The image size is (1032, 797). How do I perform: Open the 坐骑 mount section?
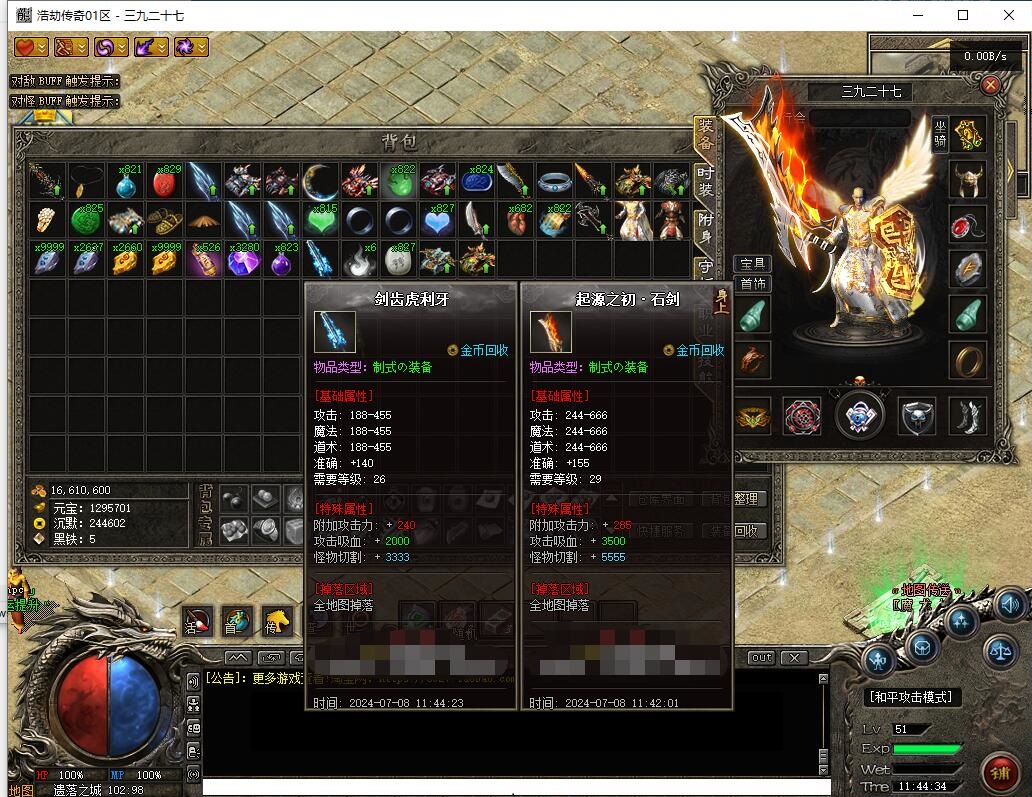click(940, 132)
